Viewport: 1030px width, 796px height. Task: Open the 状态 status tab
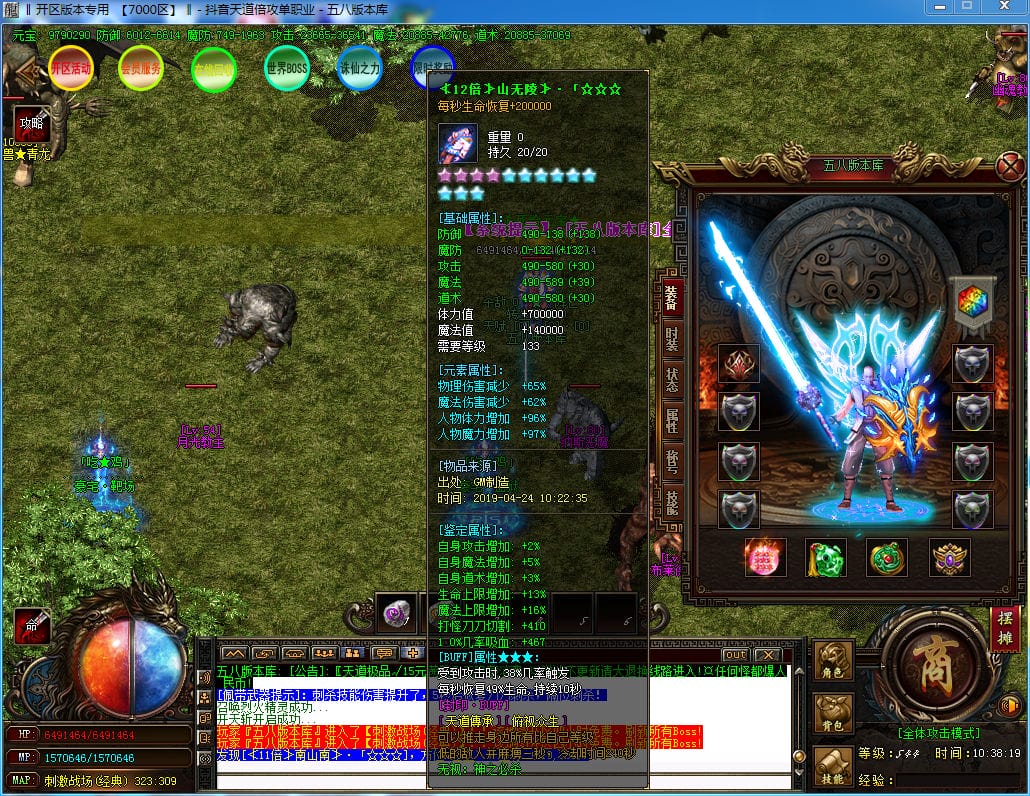(x=672, y=379)
